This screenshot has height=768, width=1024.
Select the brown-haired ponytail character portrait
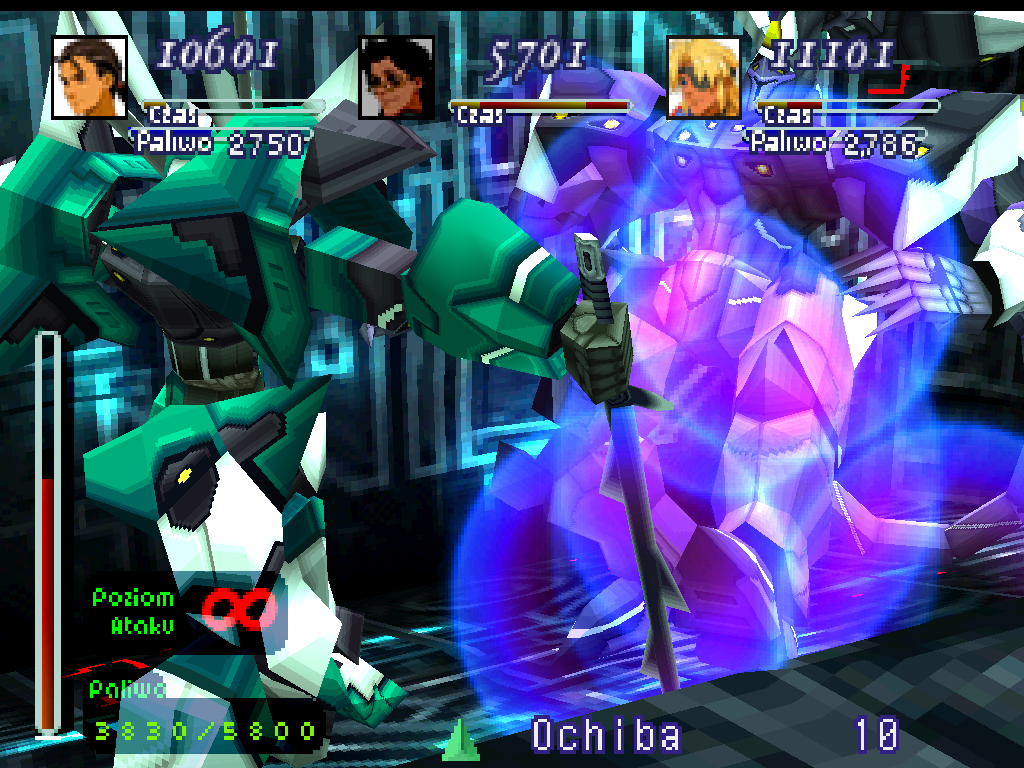pos(89,77)
